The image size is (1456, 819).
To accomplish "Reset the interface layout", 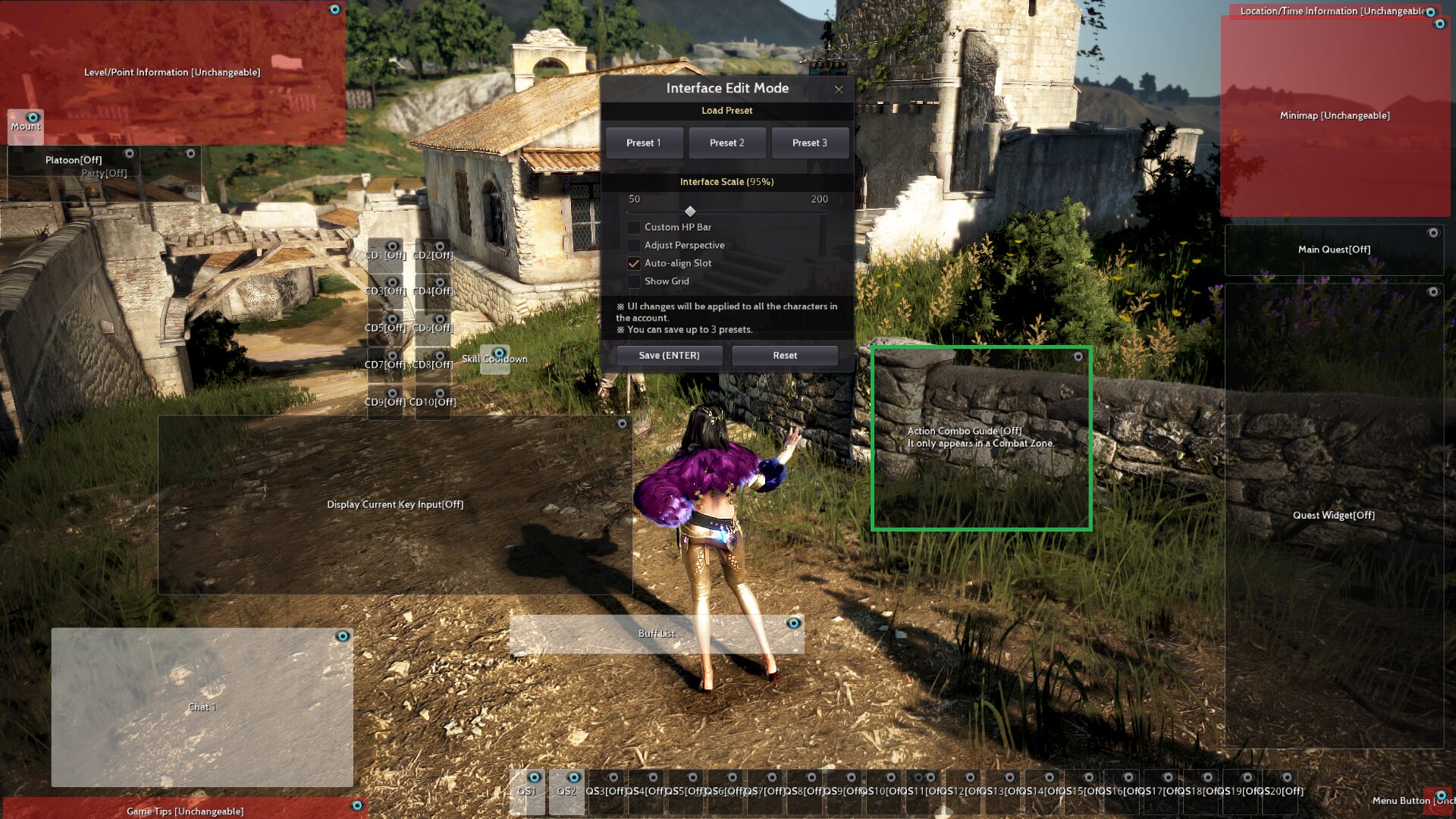I will (x=784, y=356).
